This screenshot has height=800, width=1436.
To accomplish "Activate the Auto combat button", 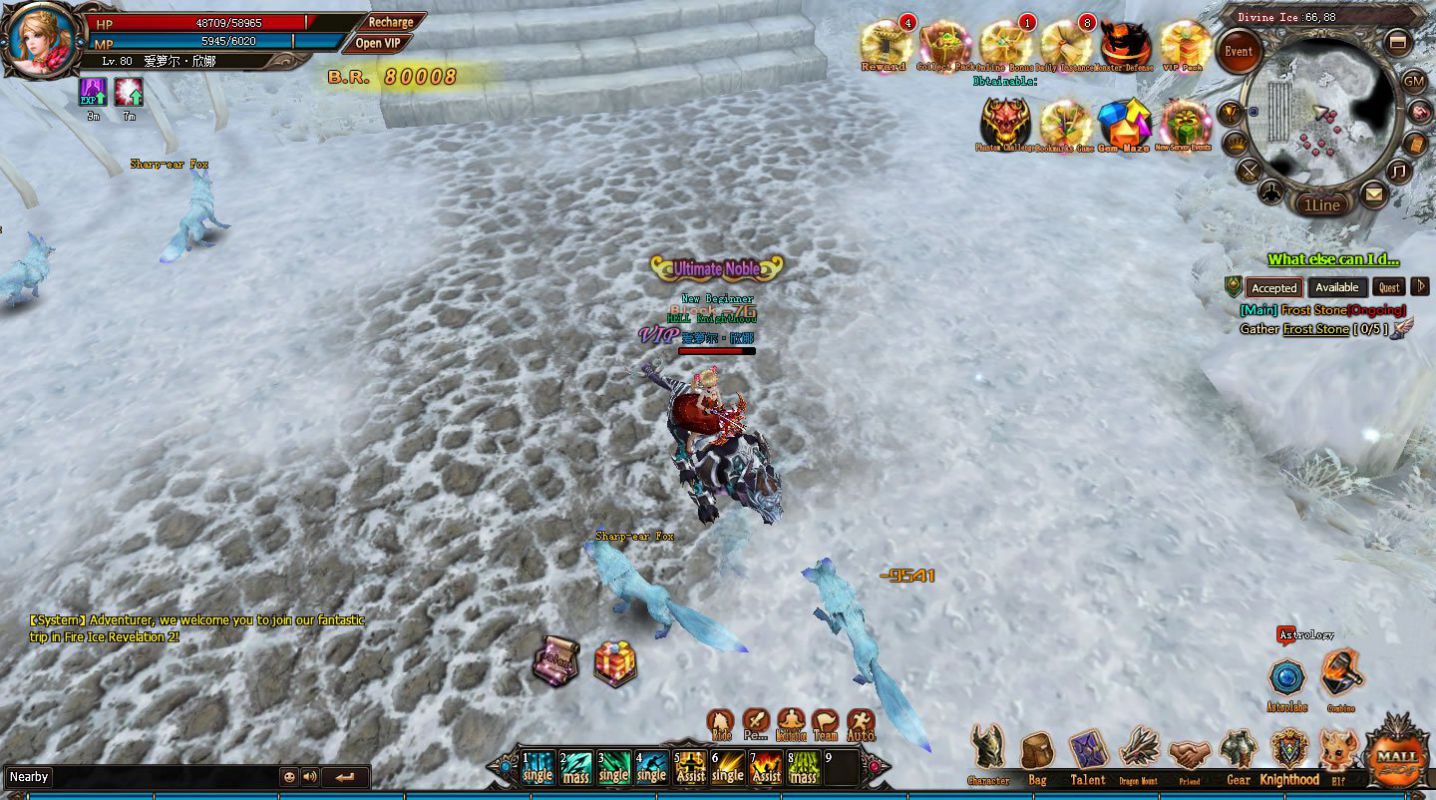I will pos(860,724).
